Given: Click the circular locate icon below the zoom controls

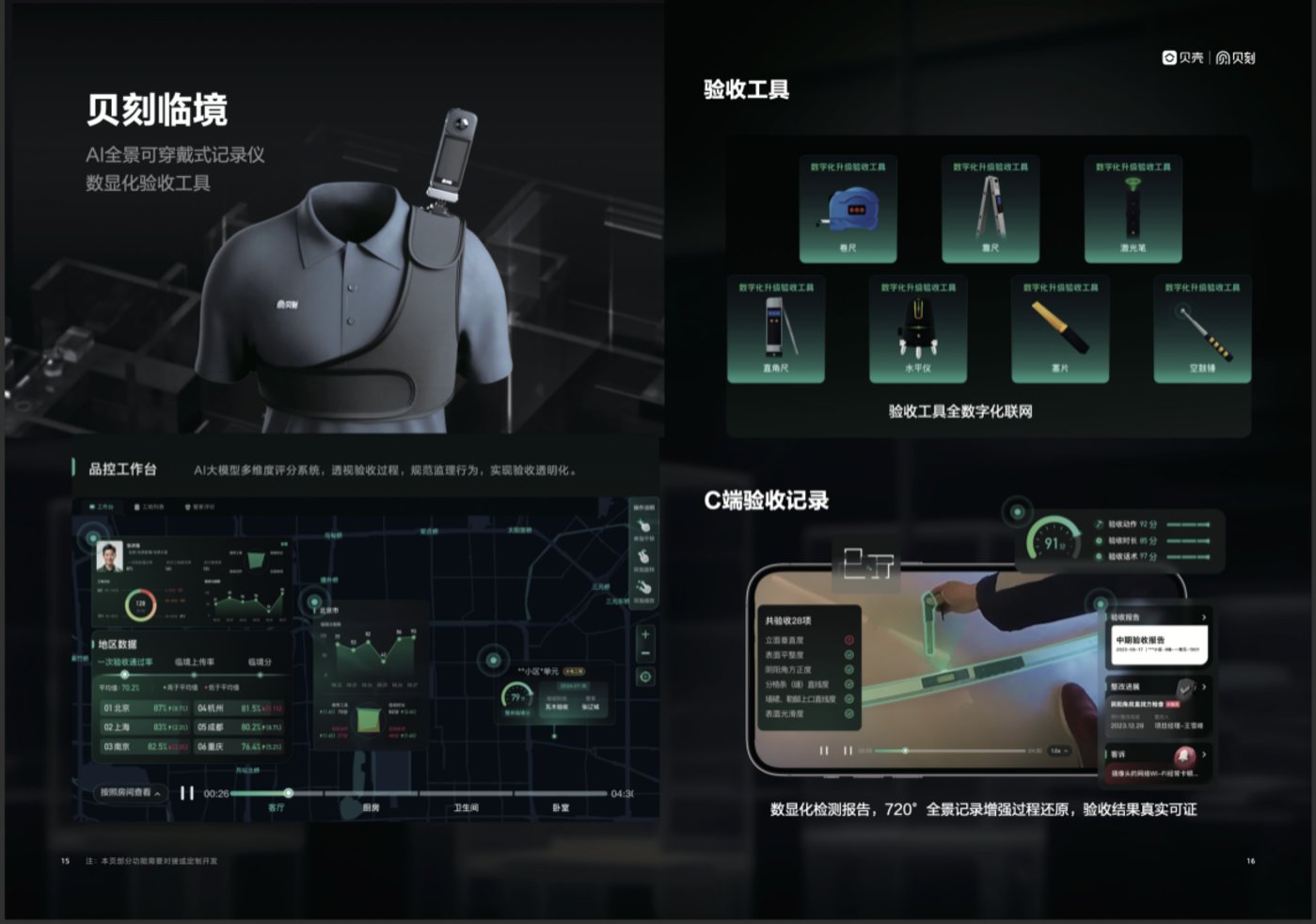Looking at the screenshot, I should (x=645, y=676).
